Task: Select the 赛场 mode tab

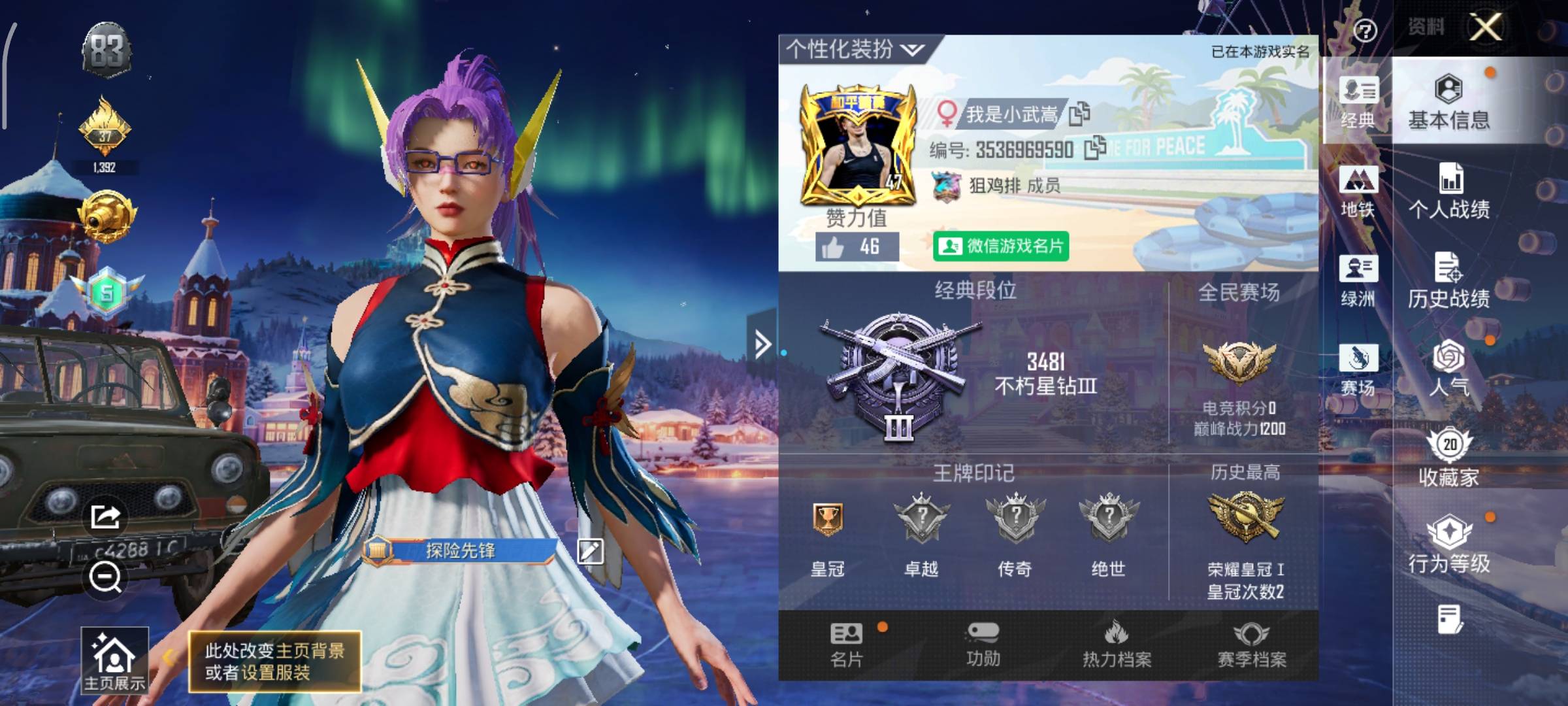Action: point(1358,370)
